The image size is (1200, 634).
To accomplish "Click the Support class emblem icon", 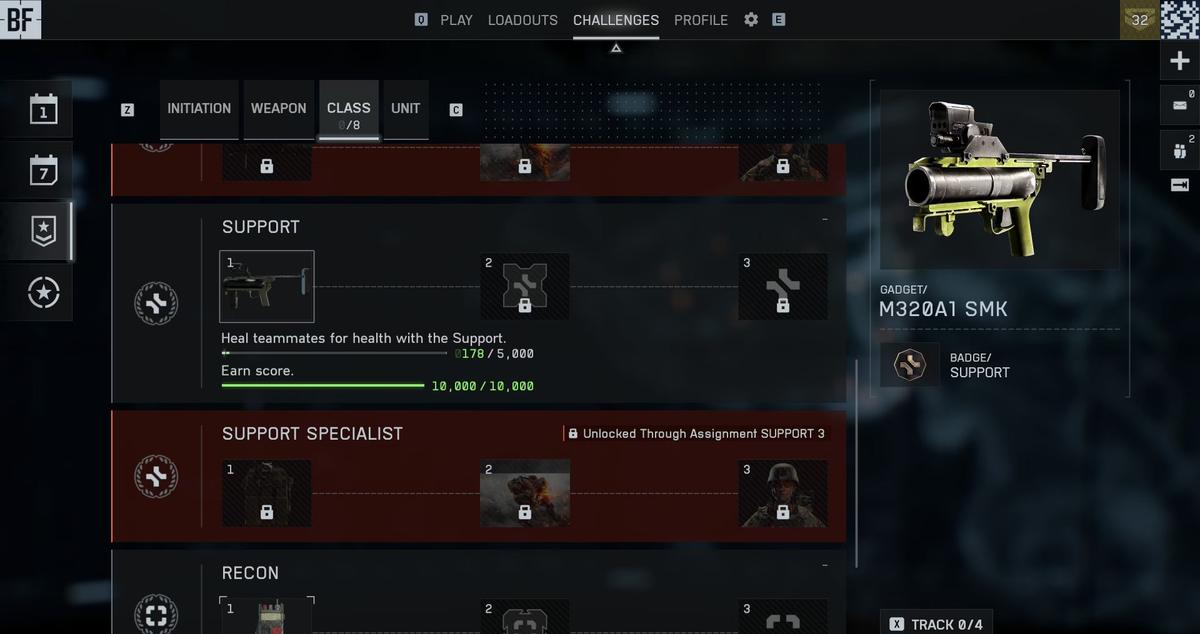I will pyautogui.click(x=156, y=303).
